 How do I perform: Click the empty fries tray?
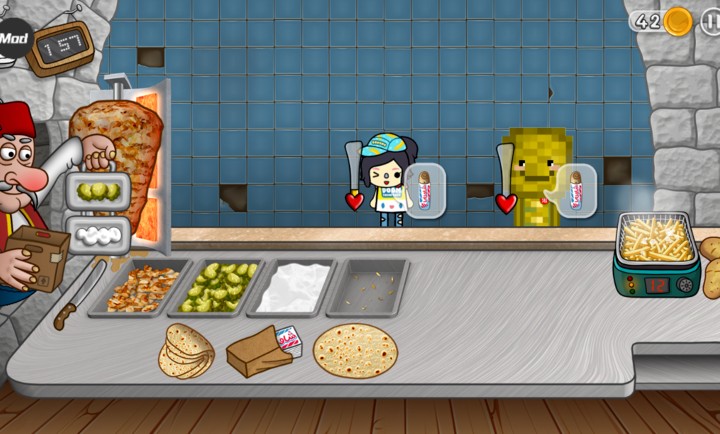click(x=369, y=287)
